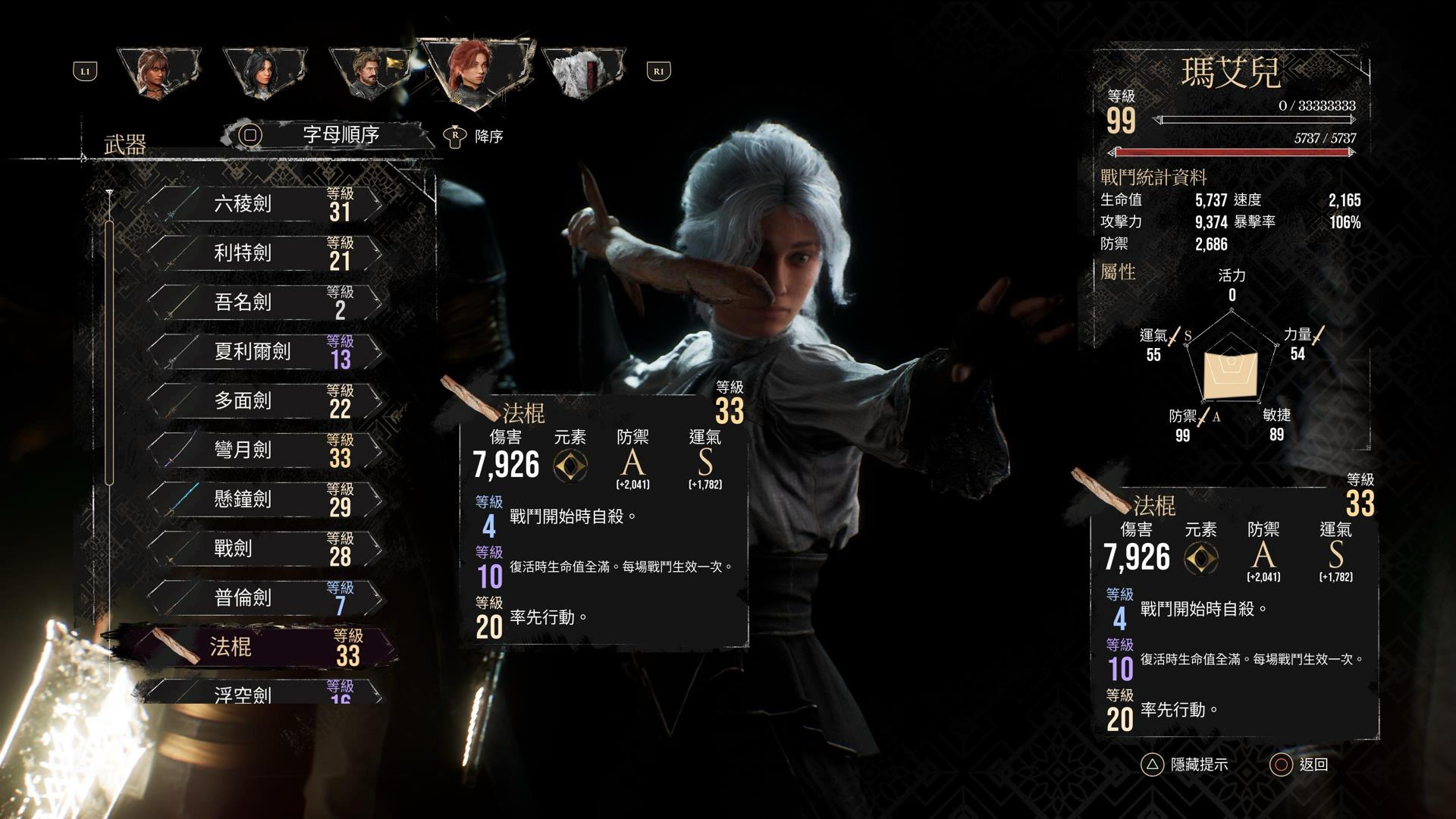
Task: Toggle the 降序 sort order
Action: point(475,136)
